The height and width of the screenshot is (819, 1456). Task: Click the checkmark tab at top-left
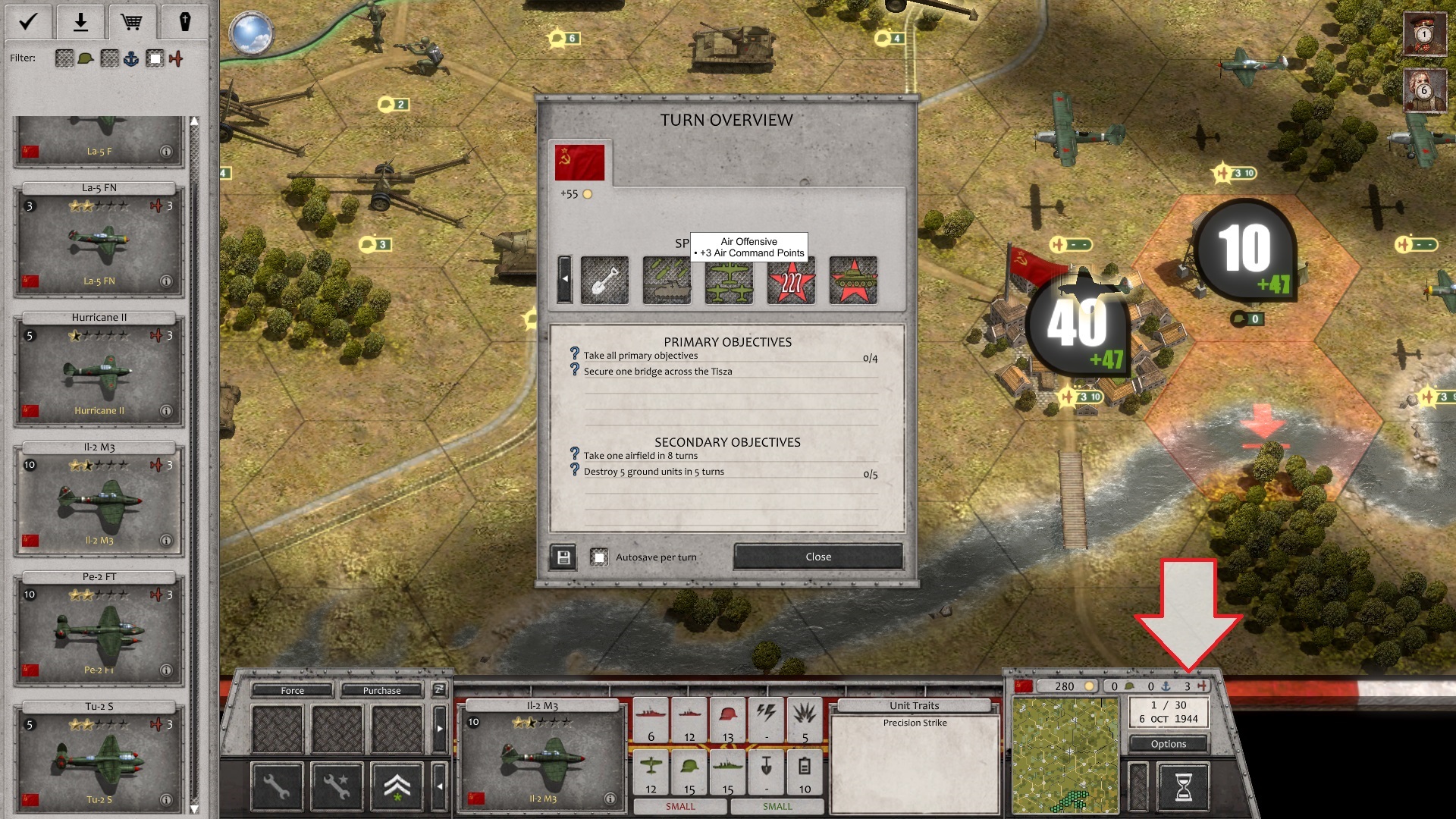click(x=28, y=22)
